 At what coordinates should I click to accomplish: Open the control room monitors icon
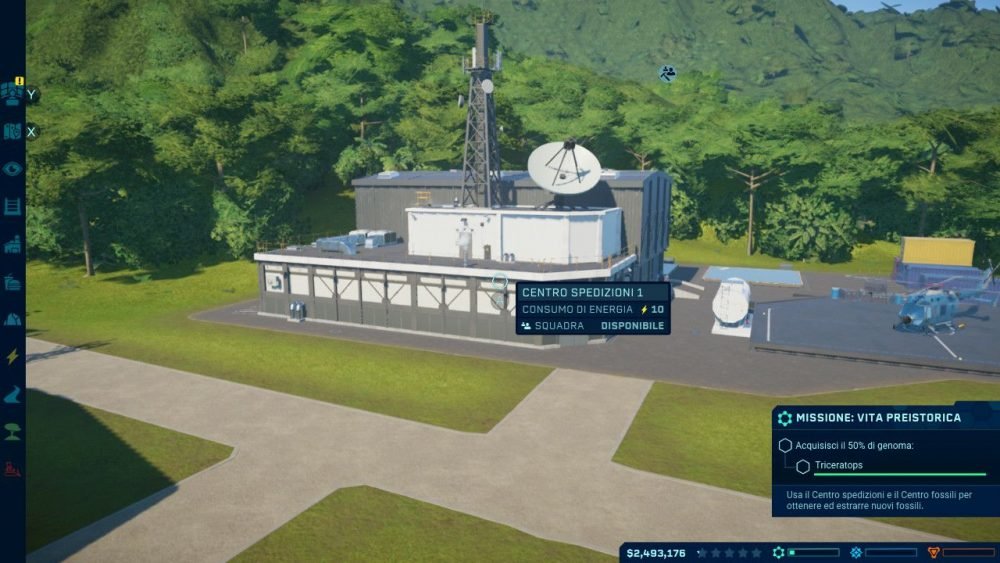tap(12, 92)
